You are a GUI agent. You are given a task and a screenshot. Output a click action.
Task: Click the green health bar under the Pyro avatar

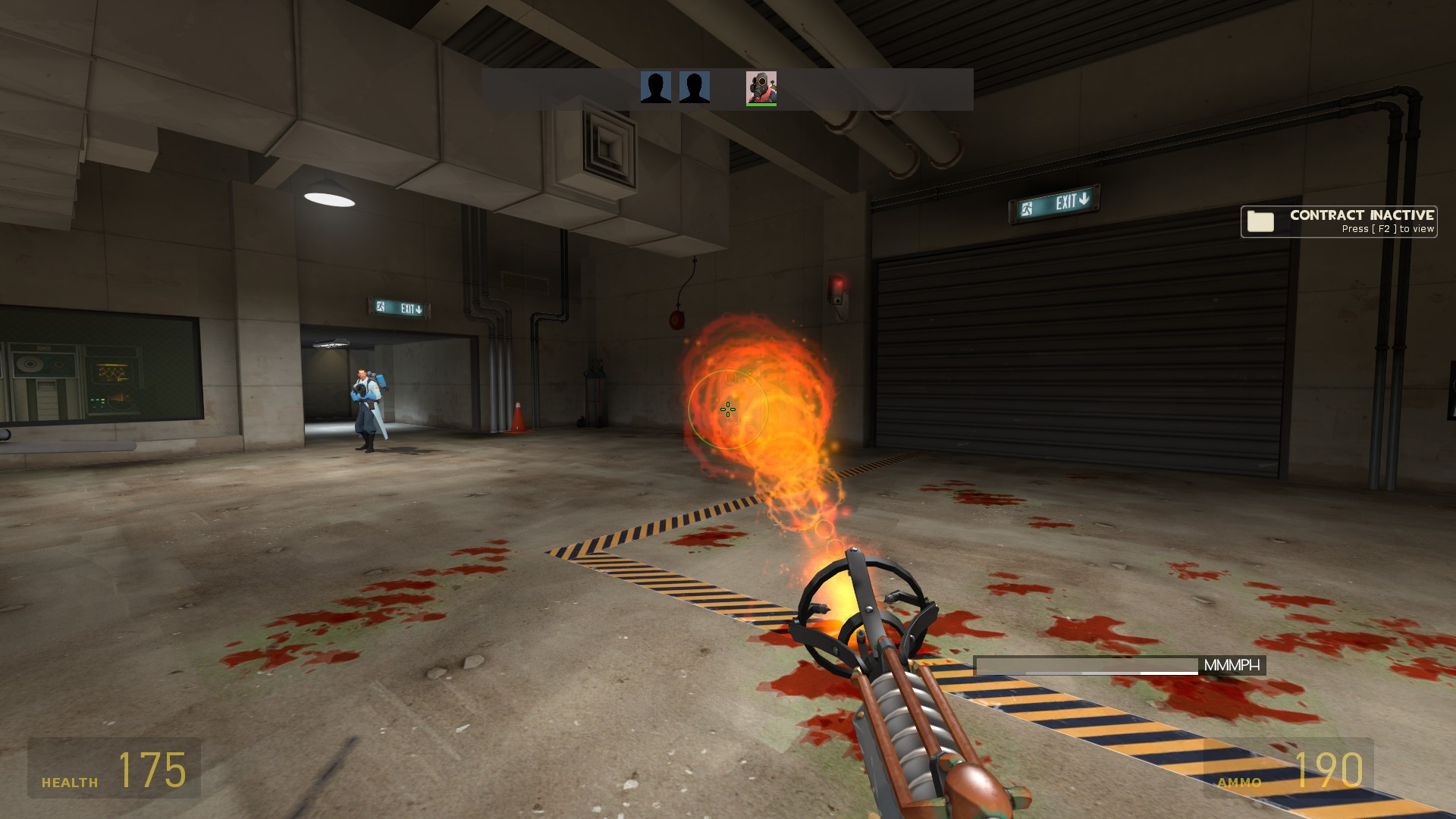click(761, 104)
